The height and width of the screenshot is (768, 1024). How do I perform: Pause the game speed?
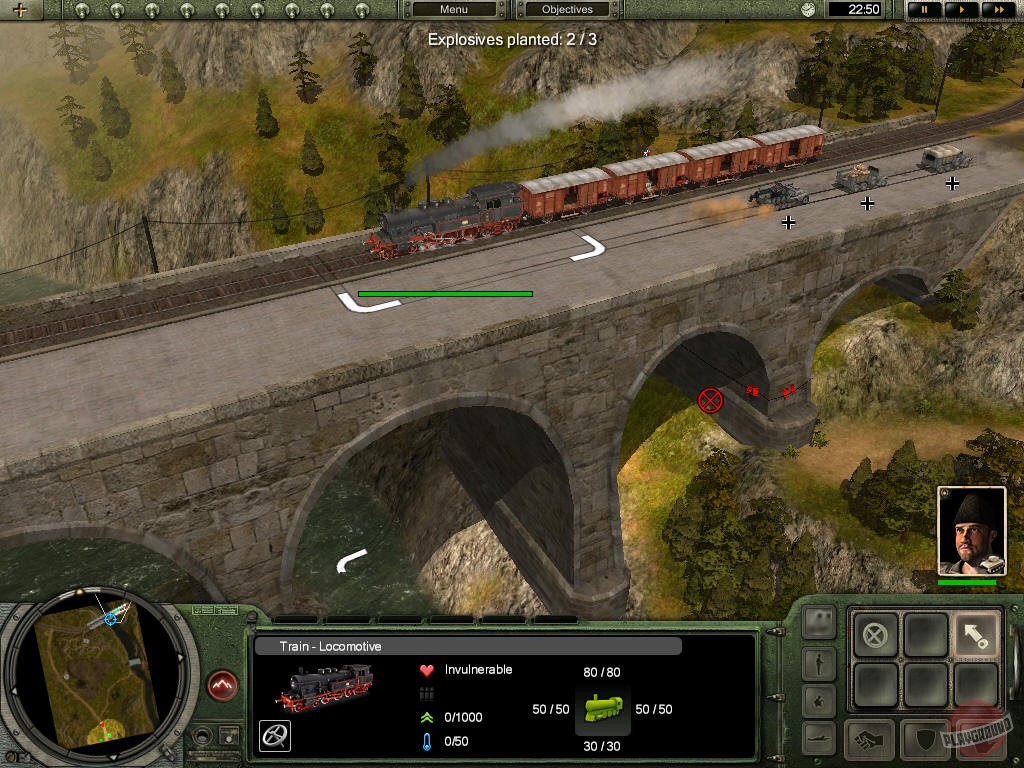(x=924, y=10)
